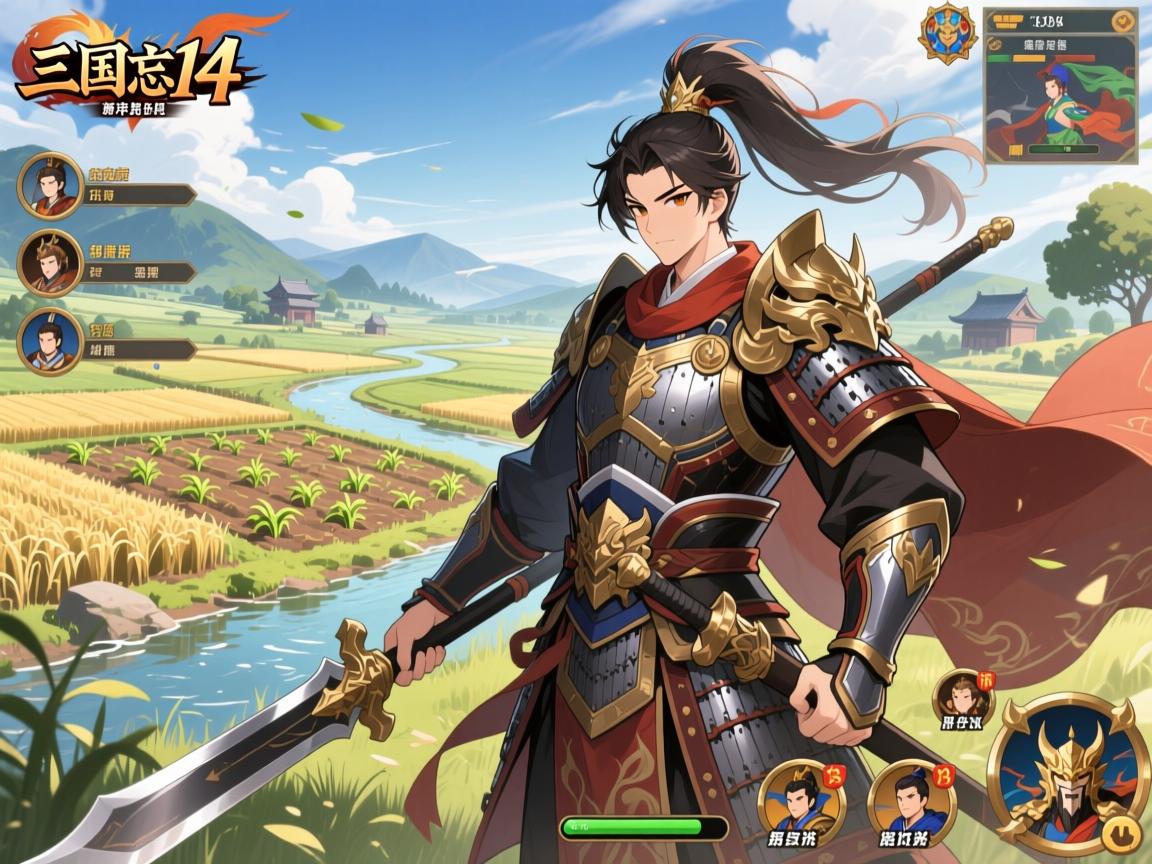Screen dimensions: 1152x864
Task: Click the round gold button on the card header
Action: tap(1124, 21)
